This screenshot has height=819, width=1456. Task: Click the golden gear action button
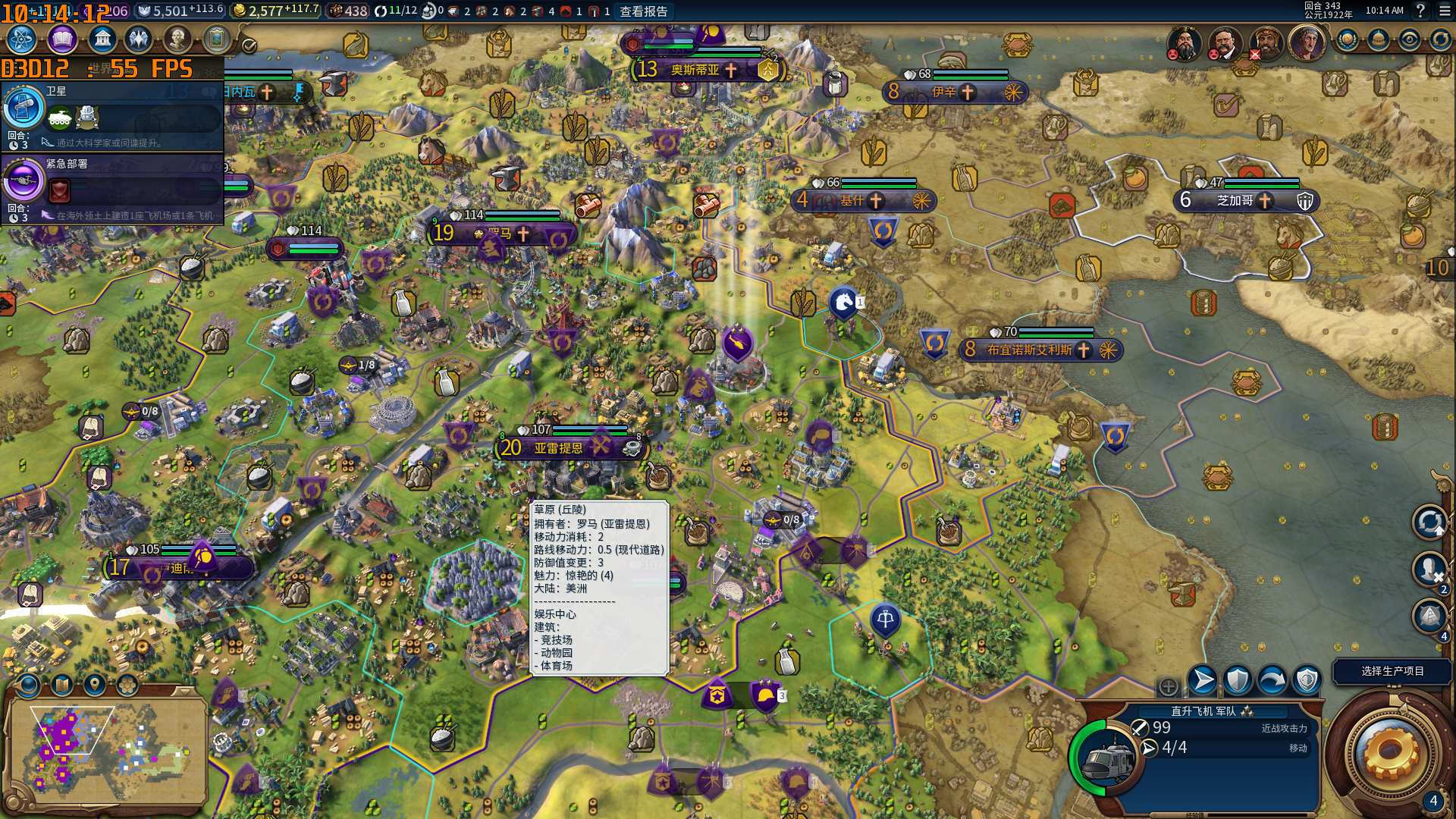pyautogui.click(x=1389, y=751)
